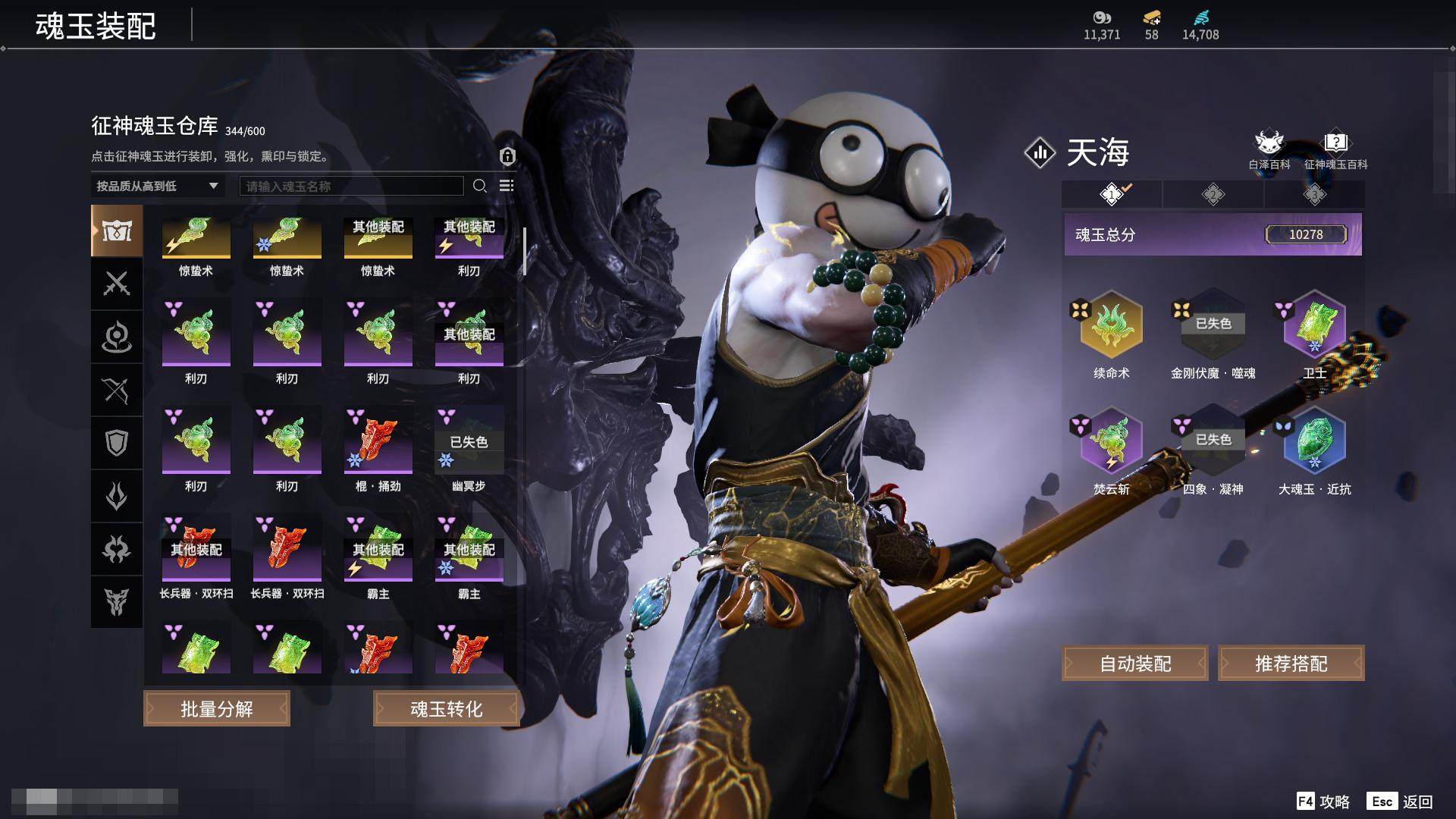
Task: Select the crossed swords category tab
Action: tap(117, 284)
